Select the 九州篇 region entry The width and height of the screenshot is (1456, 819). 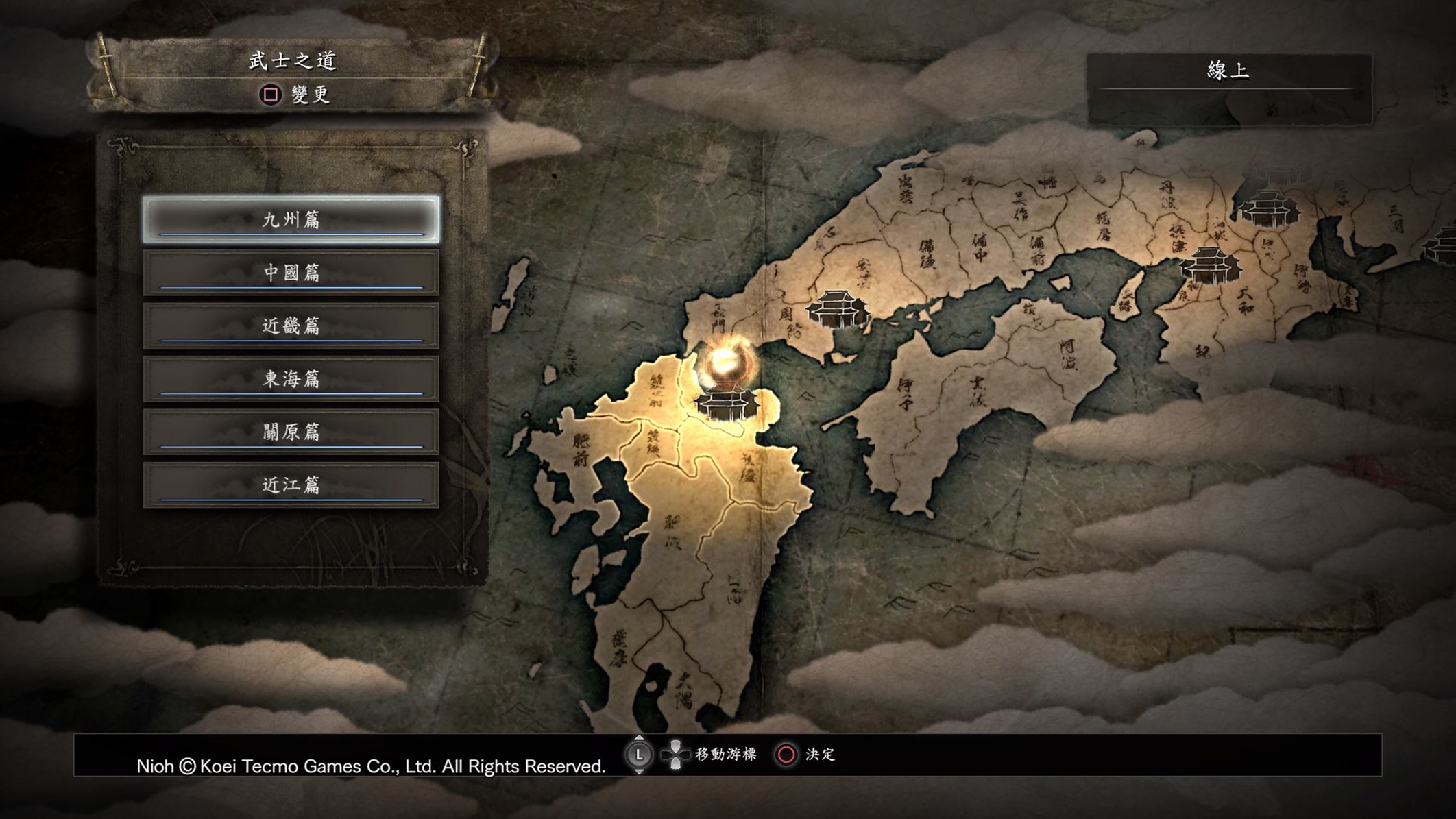pos(291,219)
